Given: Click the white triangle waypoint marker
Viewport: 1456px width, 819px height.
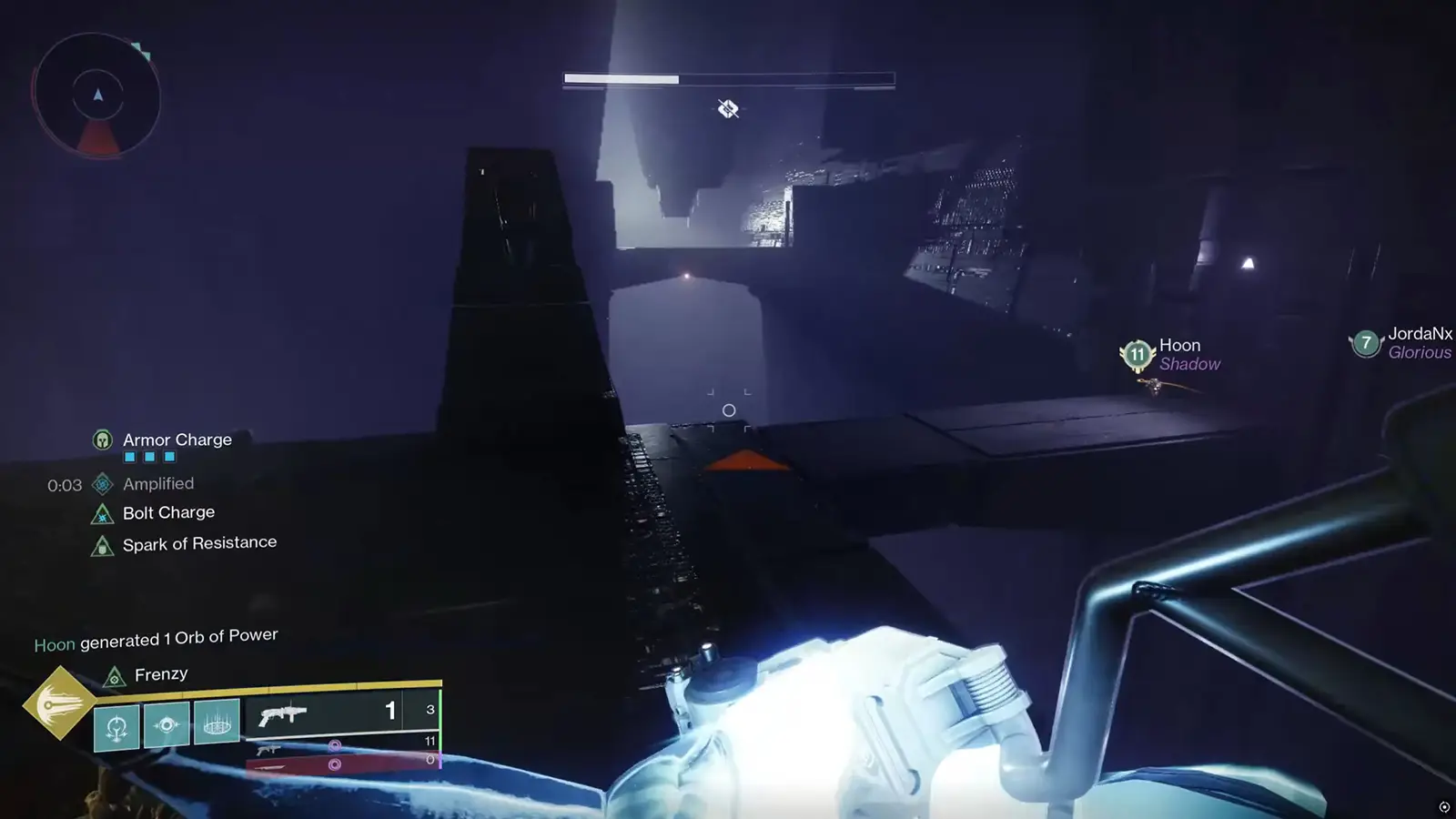Looking at the screenshot, I should (x=1249, y=264).
